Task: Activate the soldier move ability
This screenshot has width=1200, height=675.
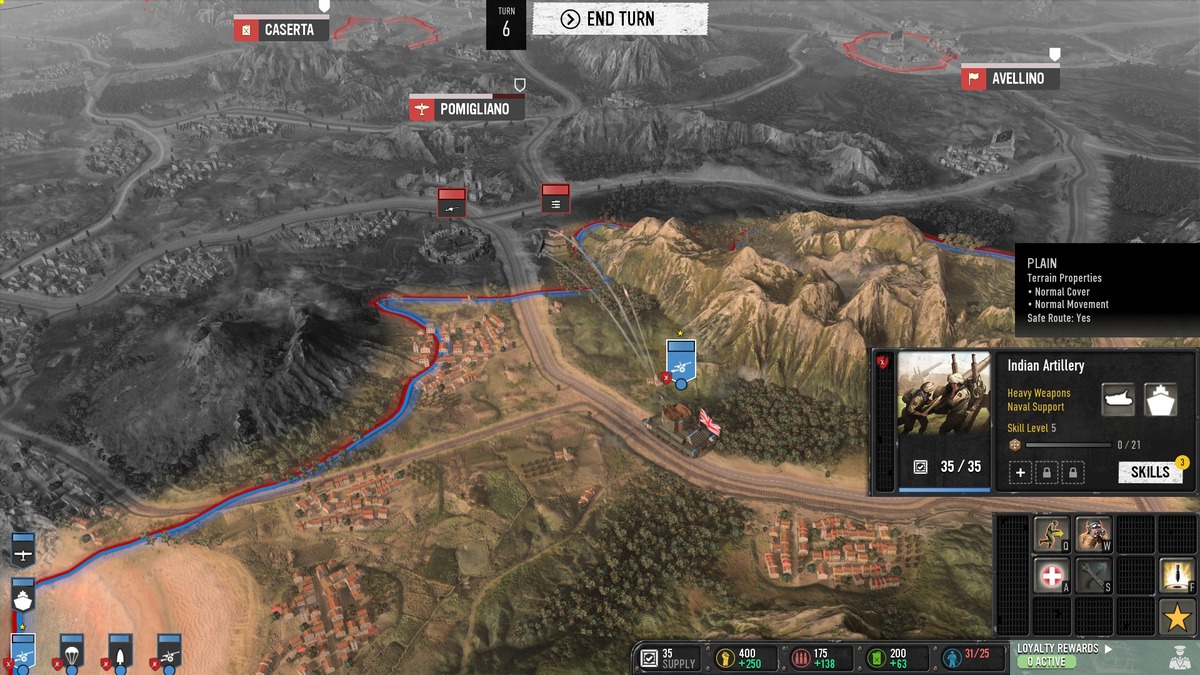Action: (x=1051, y=534)
